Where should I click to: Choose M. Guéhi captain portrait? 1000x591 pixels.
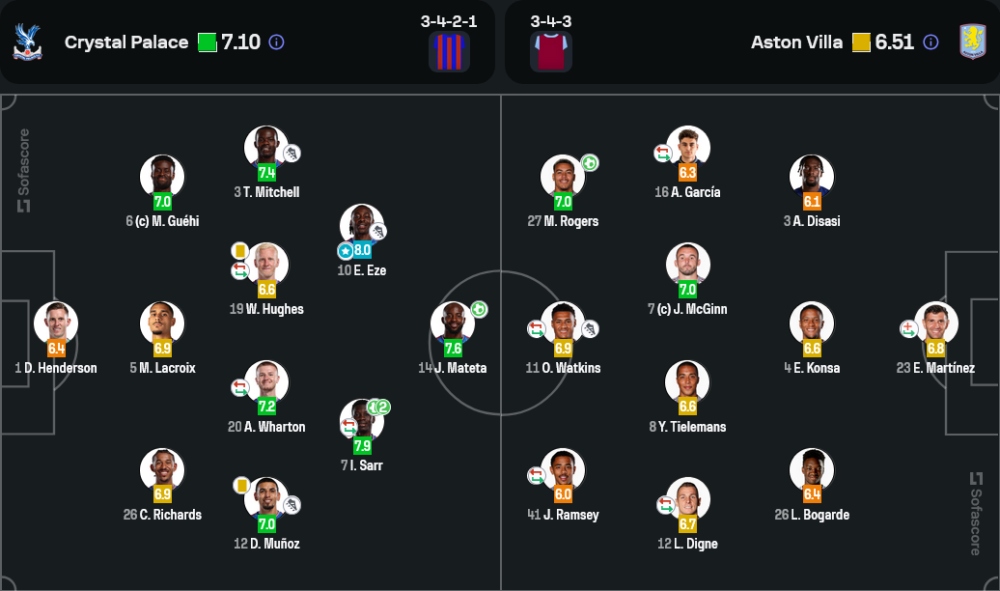162,176
